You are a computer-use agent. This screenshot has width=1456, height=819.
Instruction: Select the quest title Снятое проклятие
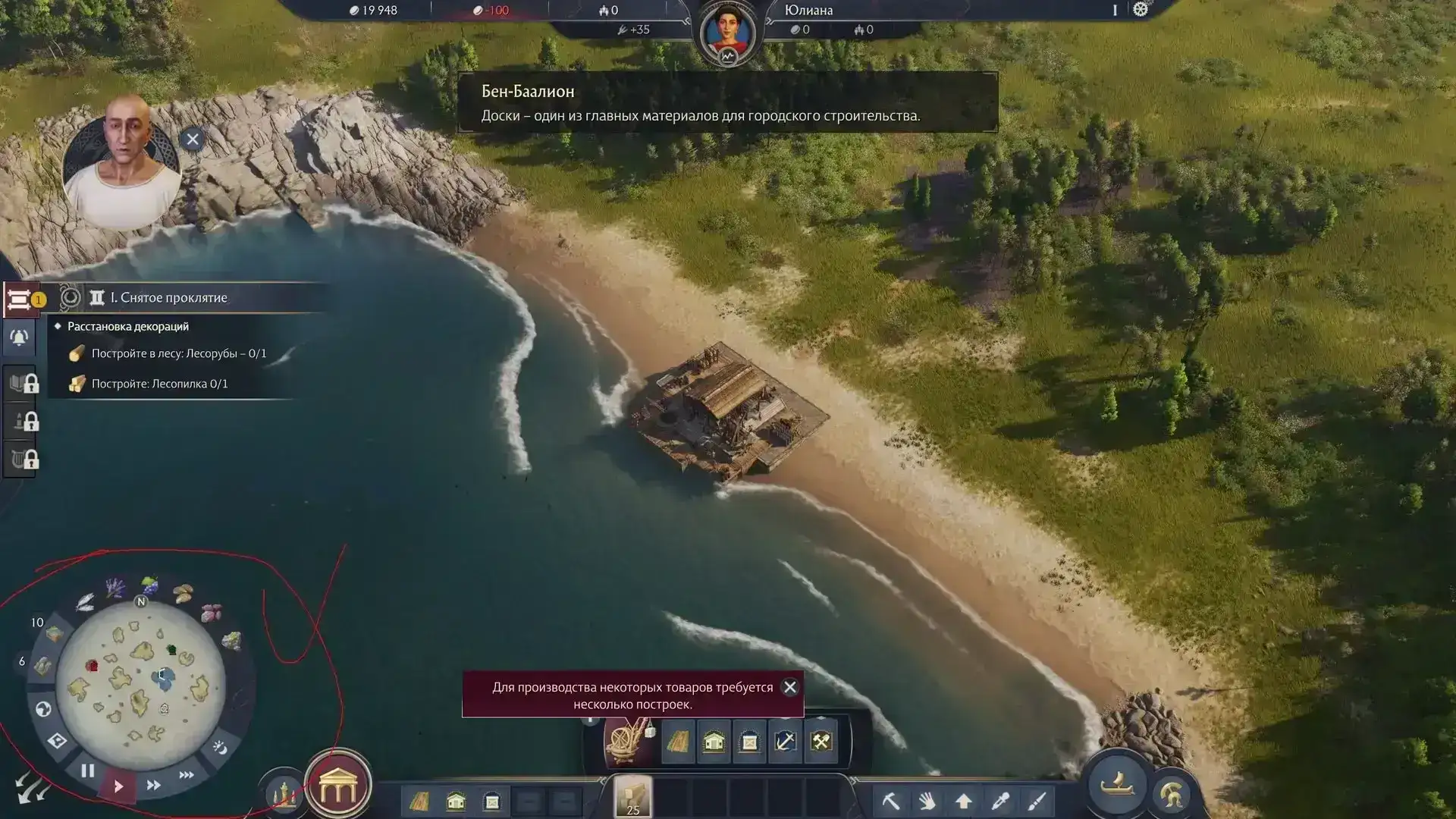point(169,298)
